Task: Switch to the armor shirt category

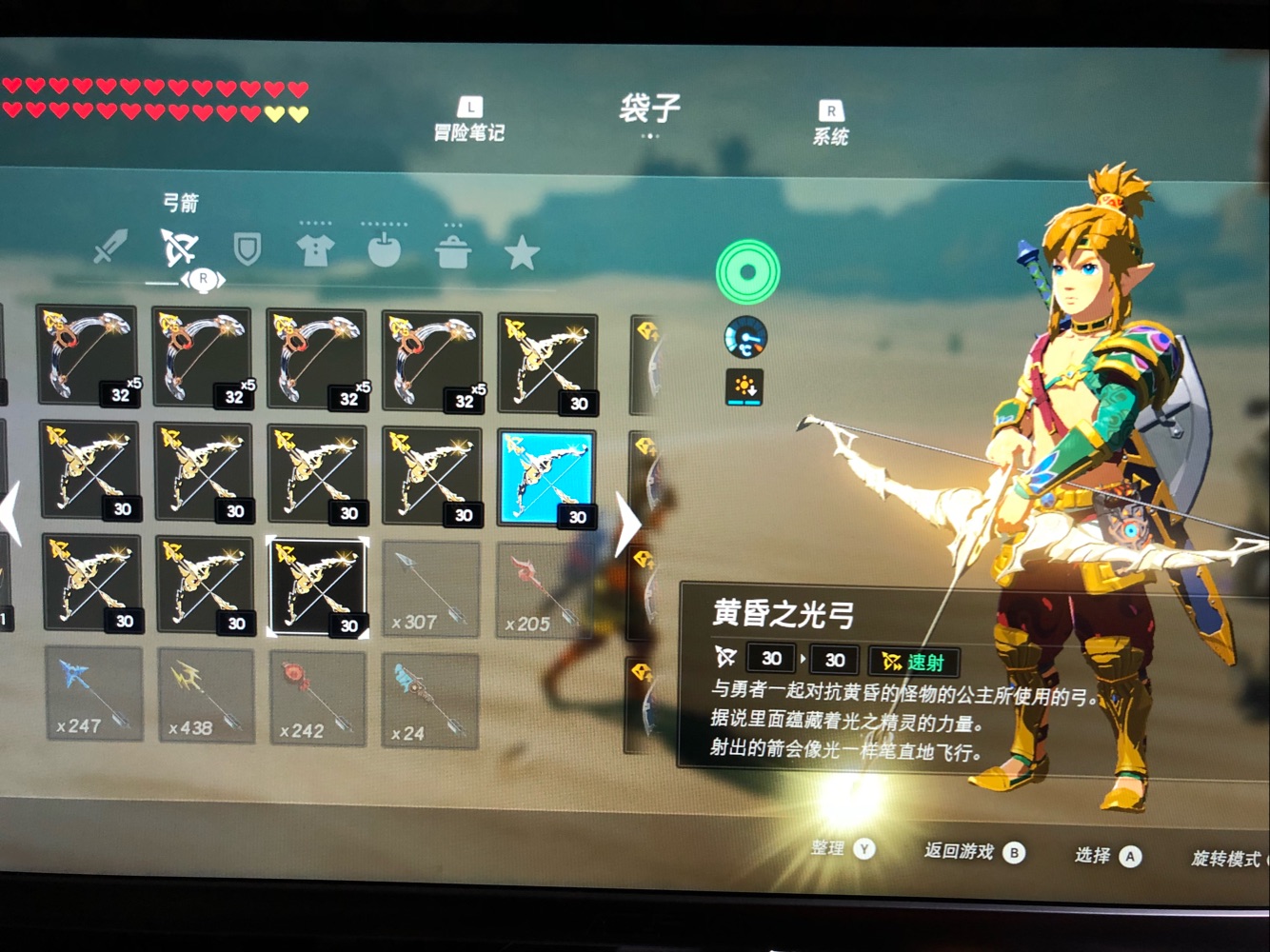Action: point(315,250)
